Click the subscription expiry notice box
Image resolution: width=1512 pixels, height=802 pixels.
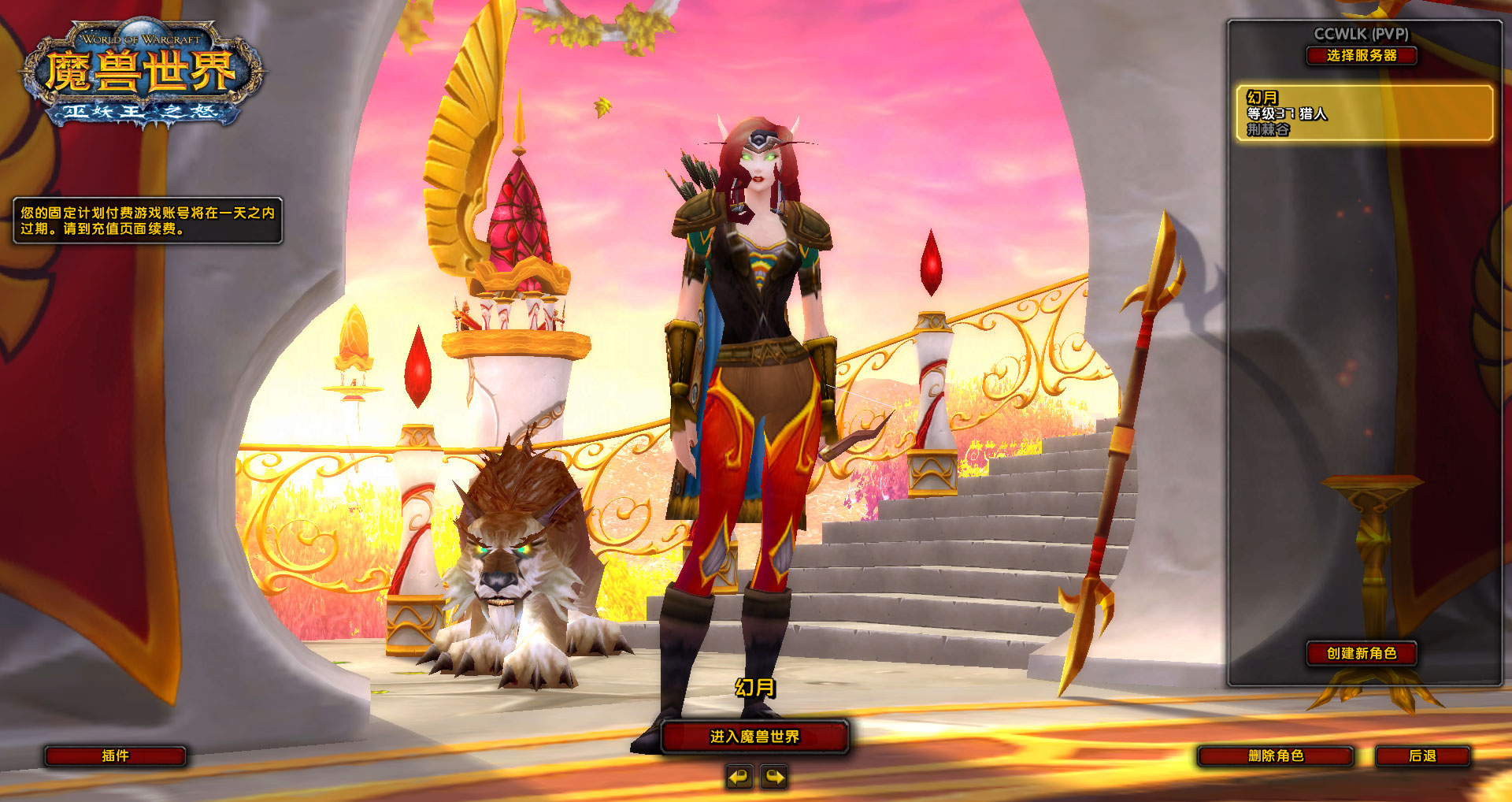[x=150, y=221]
